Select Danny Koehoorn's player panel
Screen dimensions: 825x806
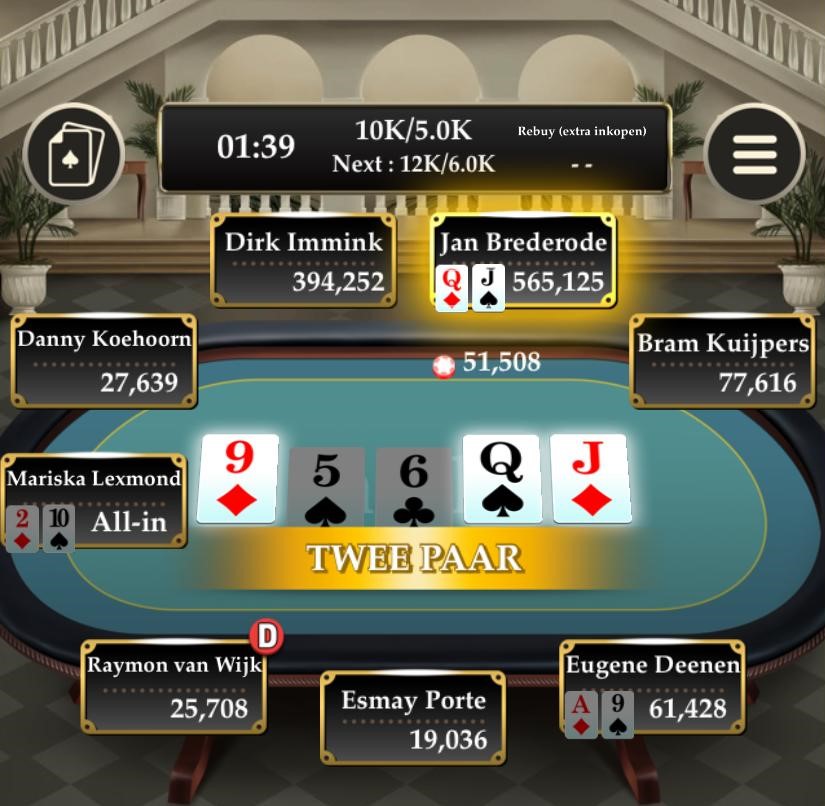pos(103,360)
